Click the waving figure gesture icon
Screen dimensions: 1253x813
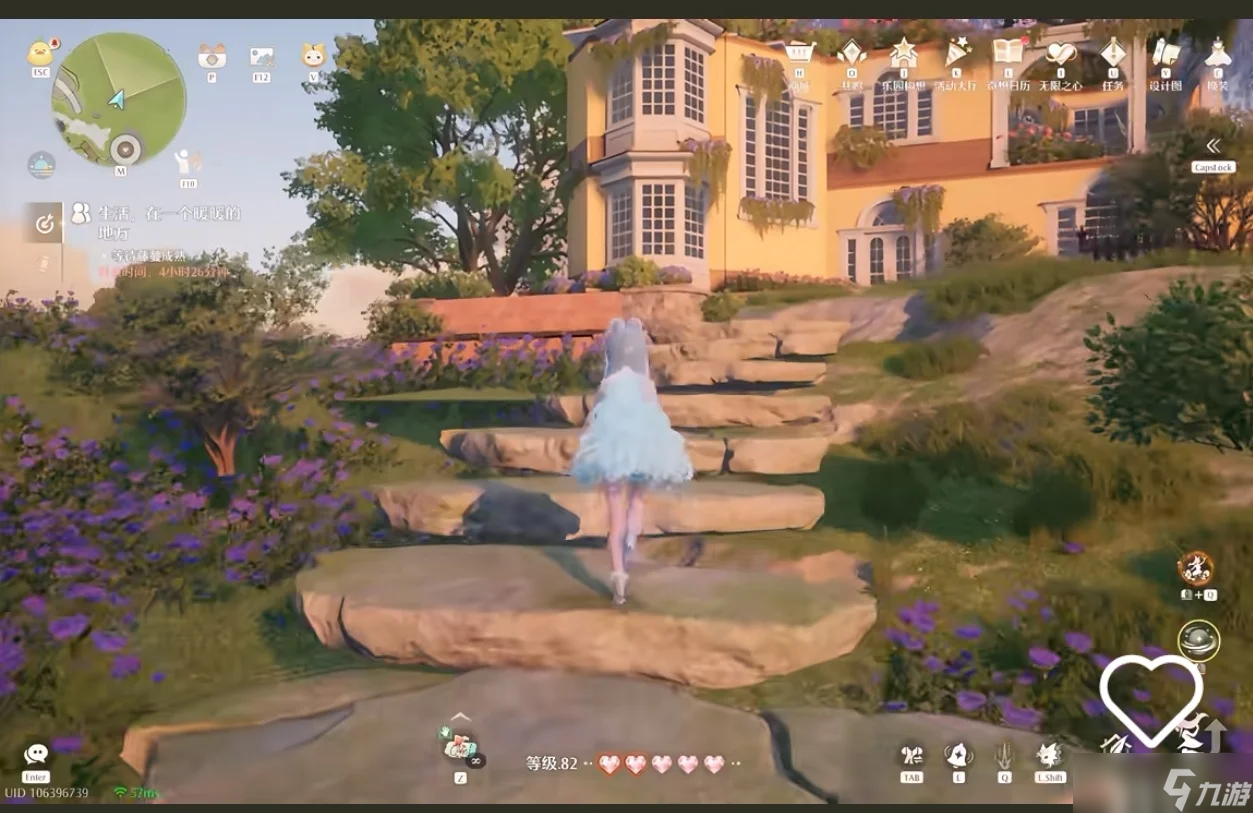click(186, 162)
